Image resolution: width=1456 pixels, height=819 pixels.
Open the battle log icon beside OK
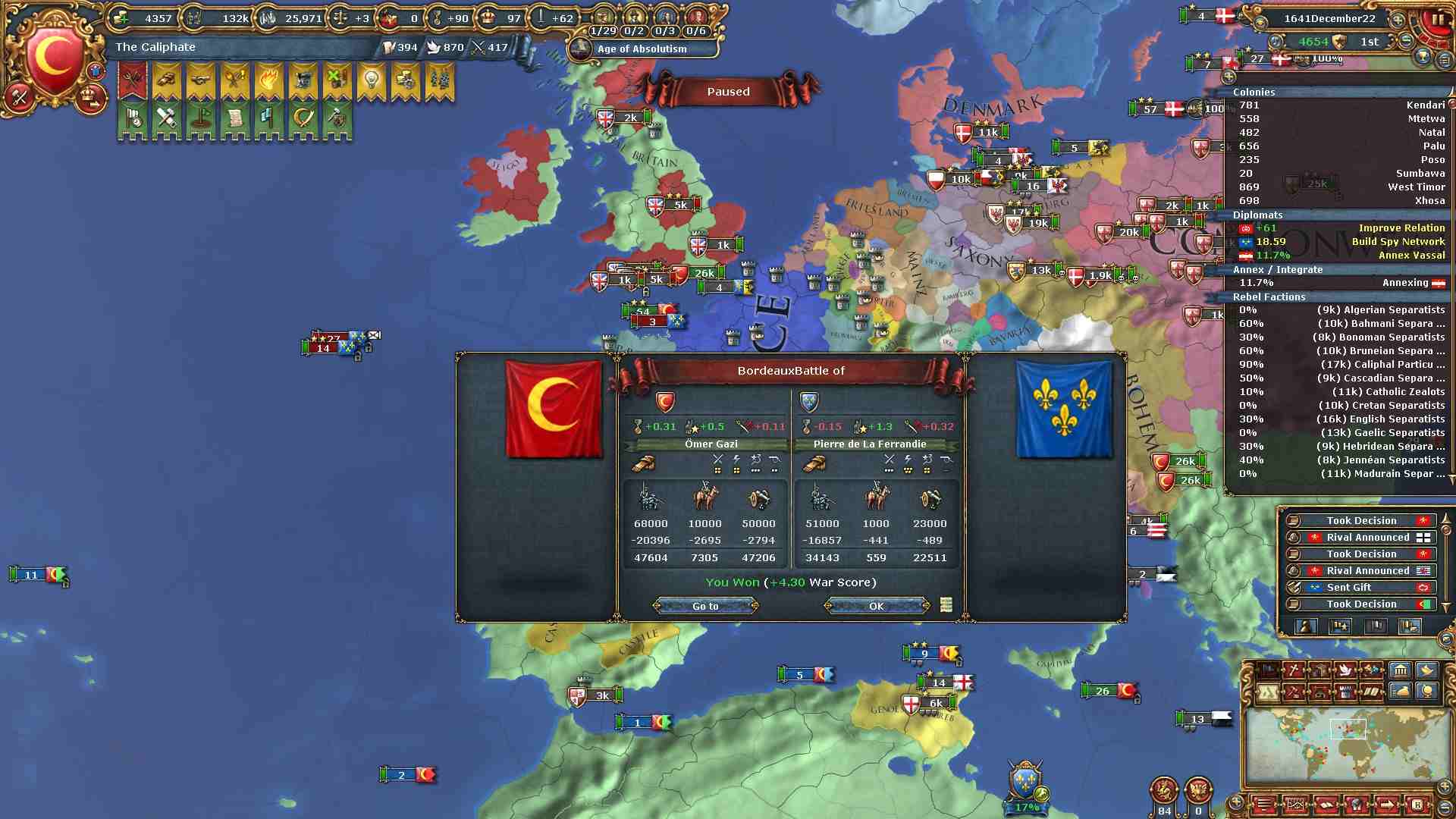pos(946,604)
